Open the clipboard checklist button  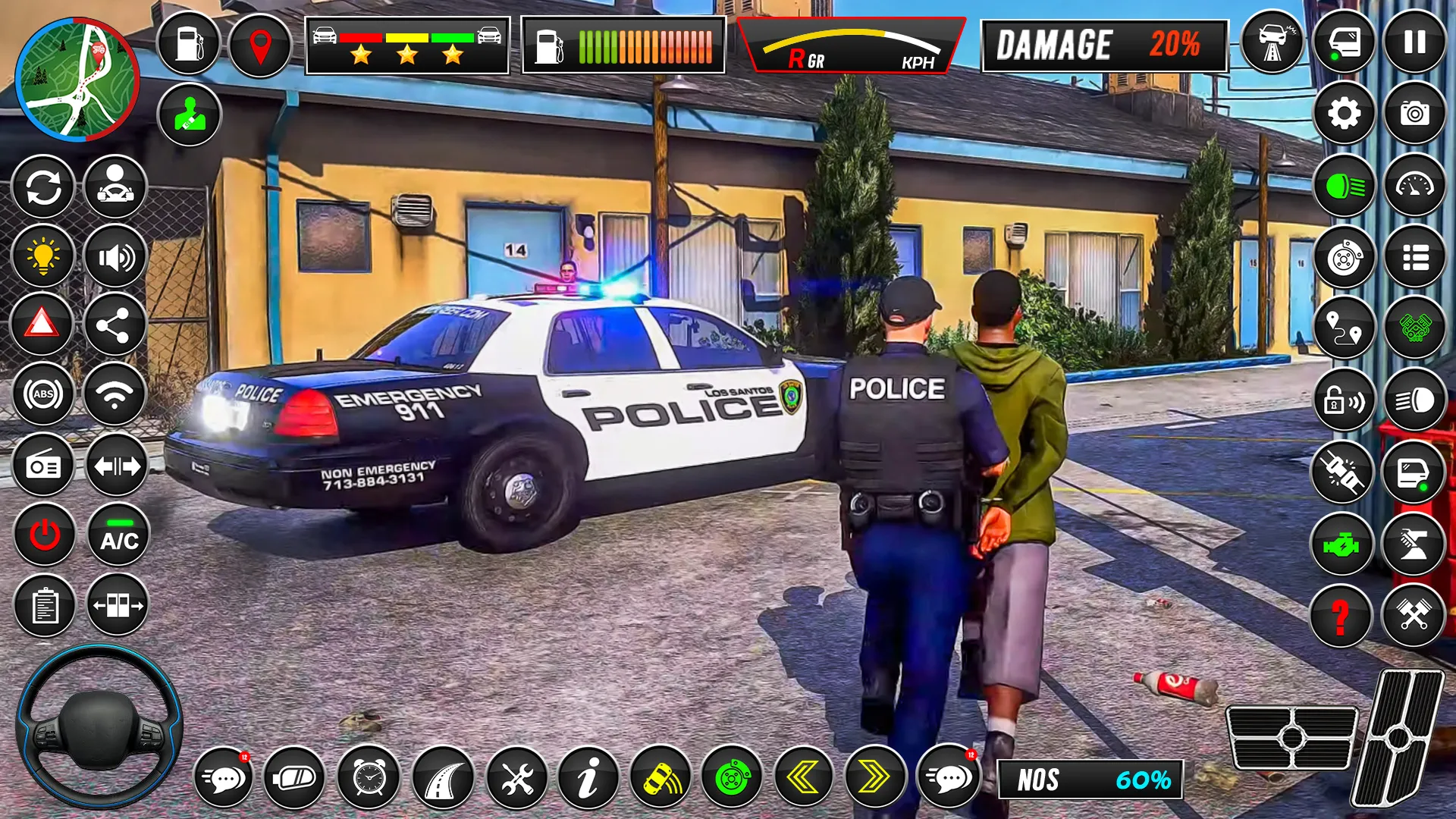45,606
